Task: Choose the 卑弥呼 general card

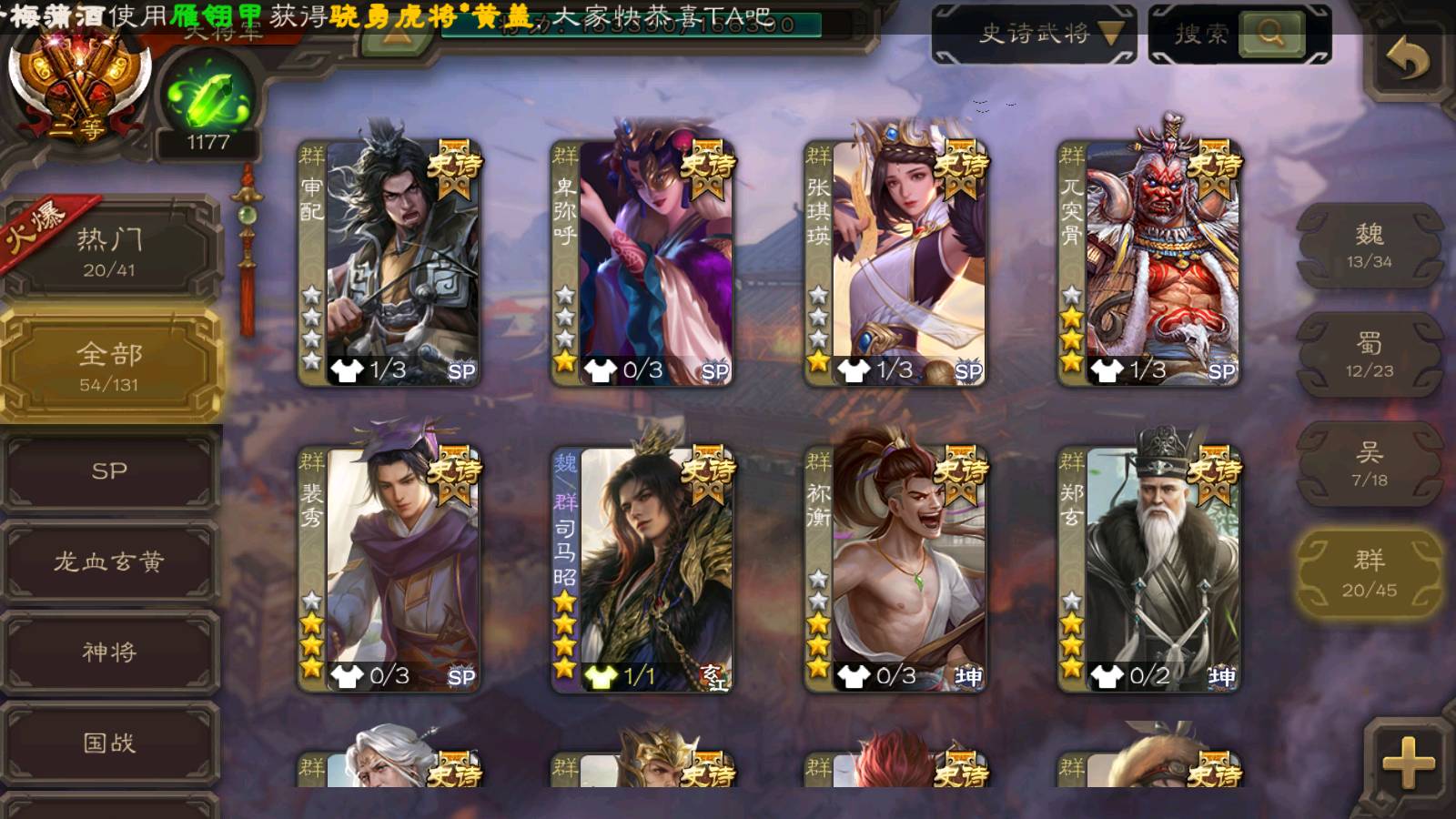Action: [x=644, y=262]
